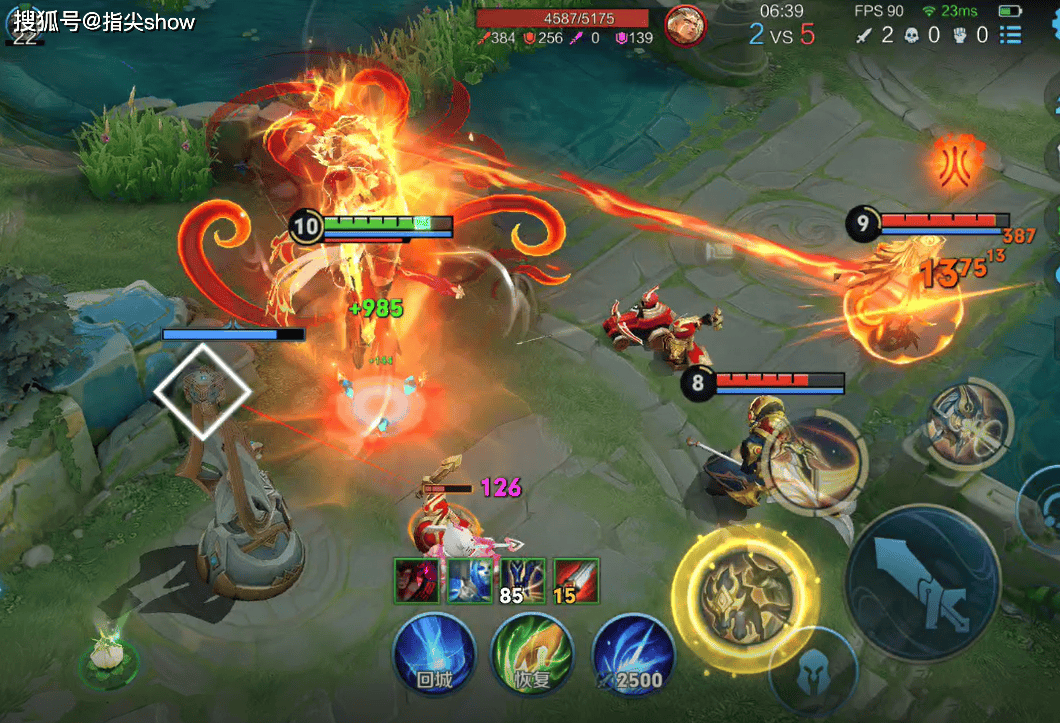Choose the blue armored figure item icon
Image resolution: width=1060 pixels, height=723 pixels.
pyautogui.click(x=469, y=581)
